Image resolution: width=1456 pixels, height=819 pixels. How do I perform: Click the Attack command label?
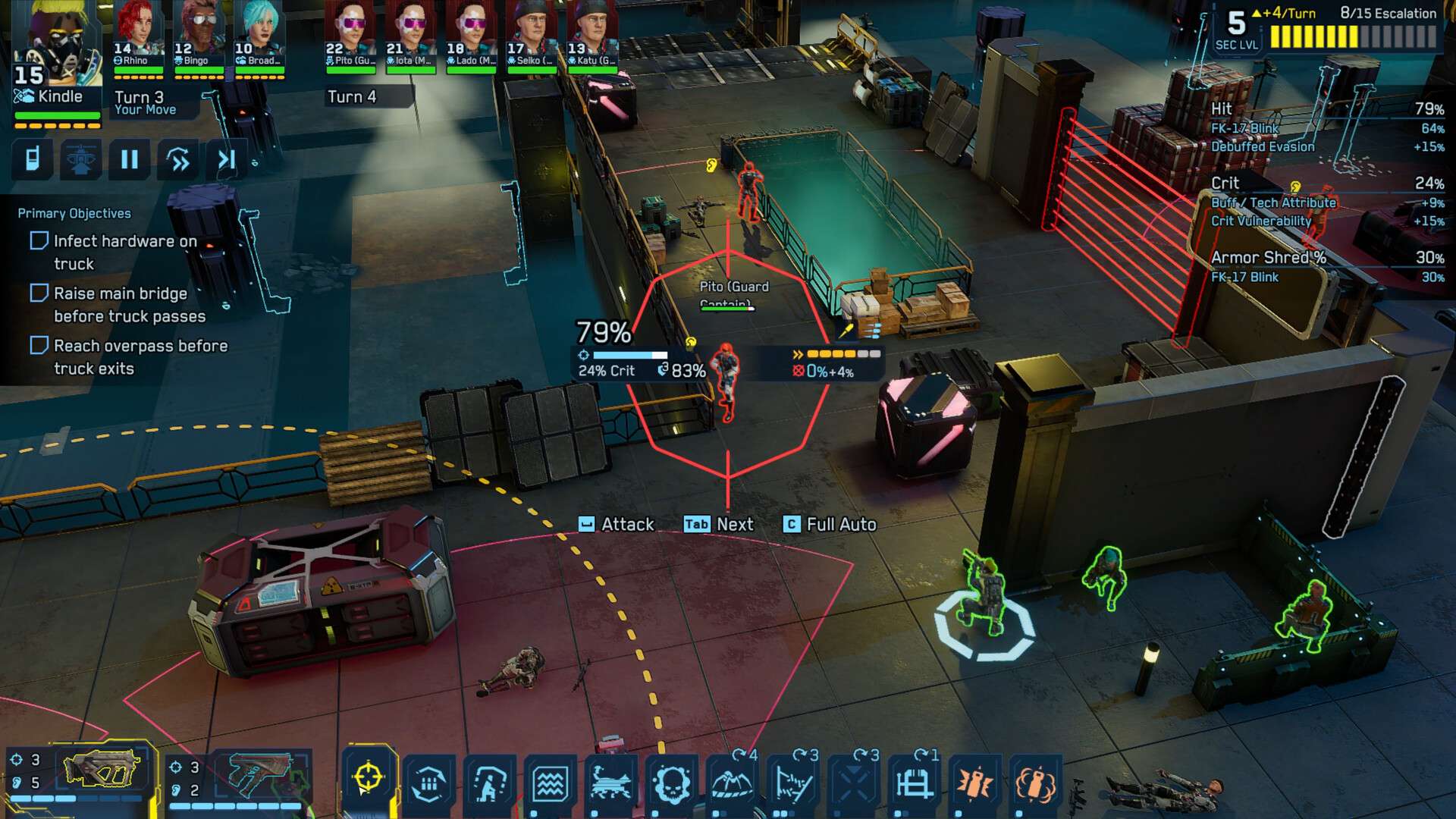[626, 524]
